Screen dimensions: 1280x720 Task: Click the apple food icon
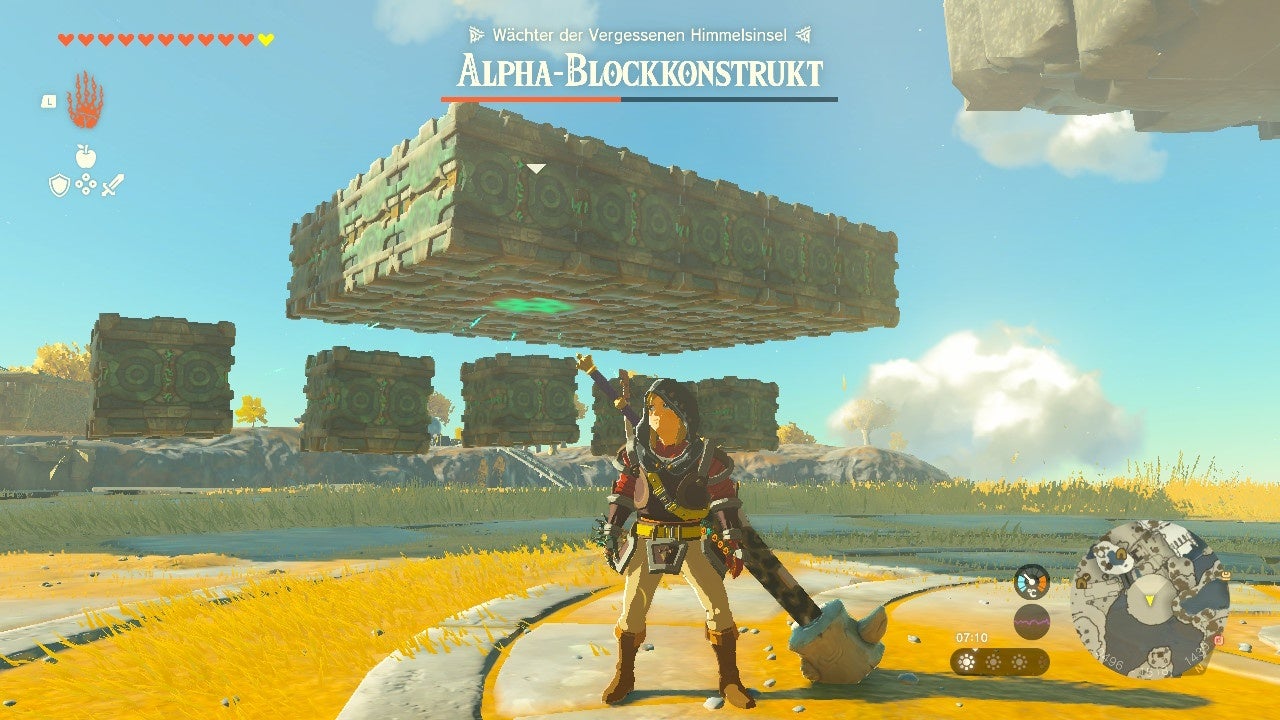click(x=87, y=156)
